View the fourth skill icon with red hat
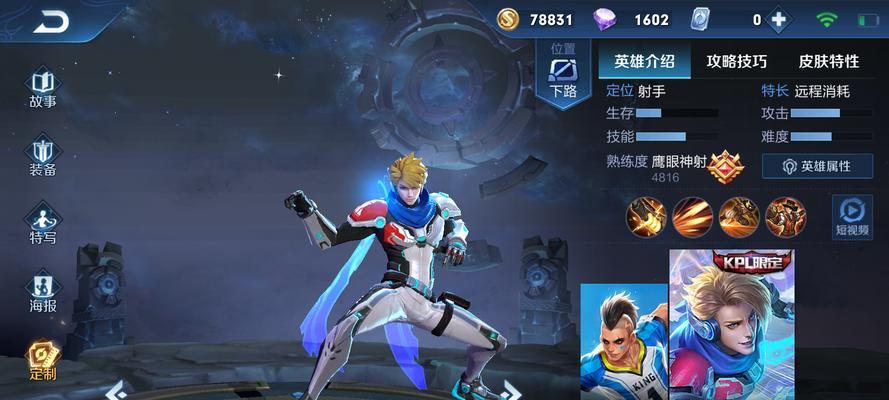The image size is (889, 400). tap(785, 215)
